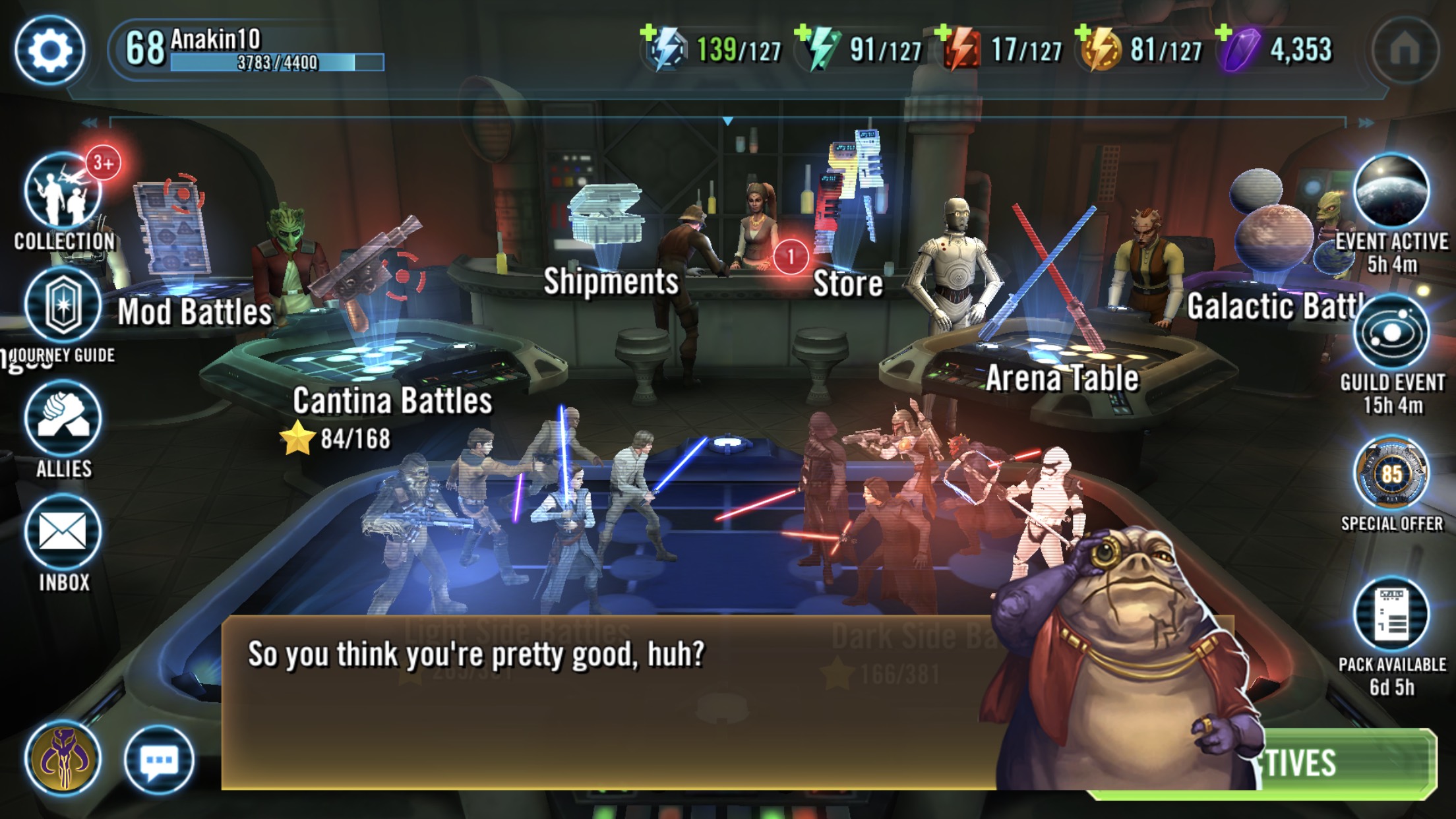Viewport: 1456px width, 819px height.
Task: Visit the Store
Action: coord(848,282)
